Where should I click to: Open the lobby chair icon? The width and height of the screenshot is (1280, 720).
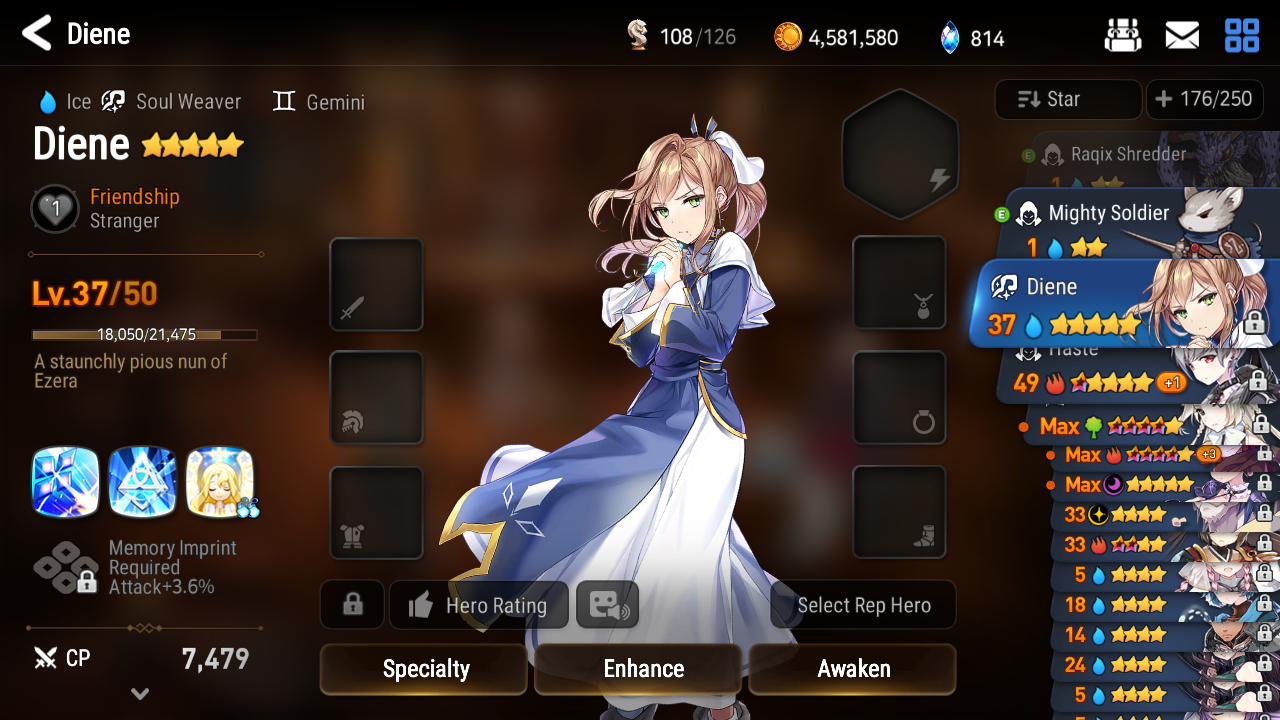(1123, 36)
